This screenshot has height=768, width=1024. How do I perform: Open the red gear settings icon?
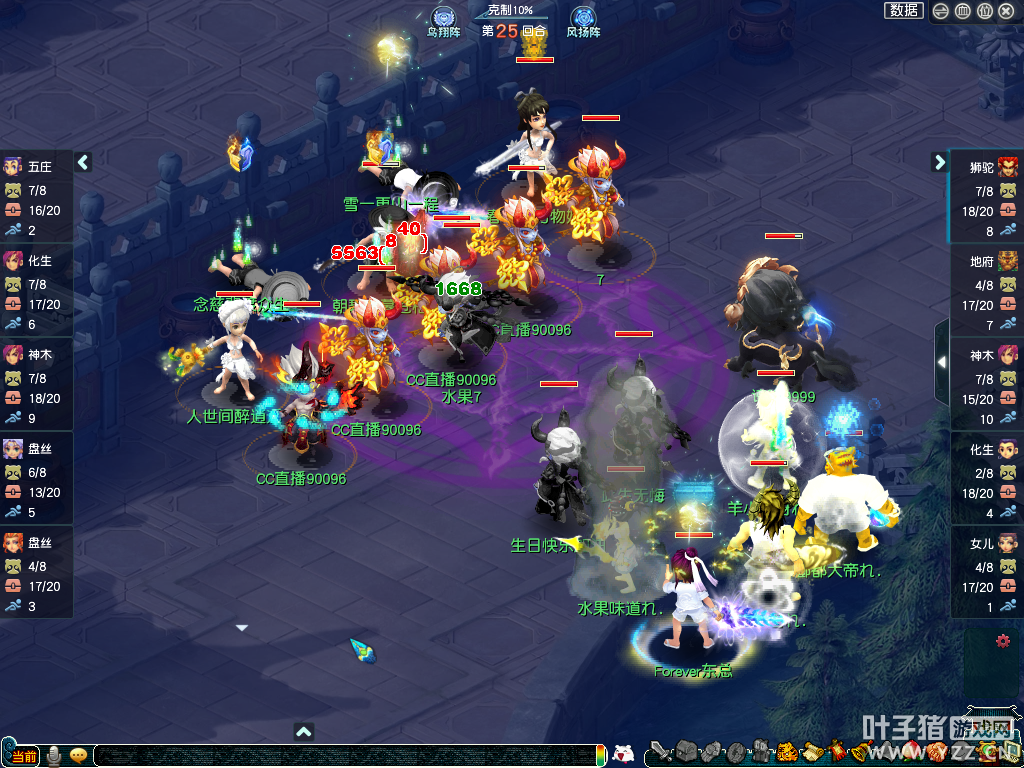coord(1003,641)
